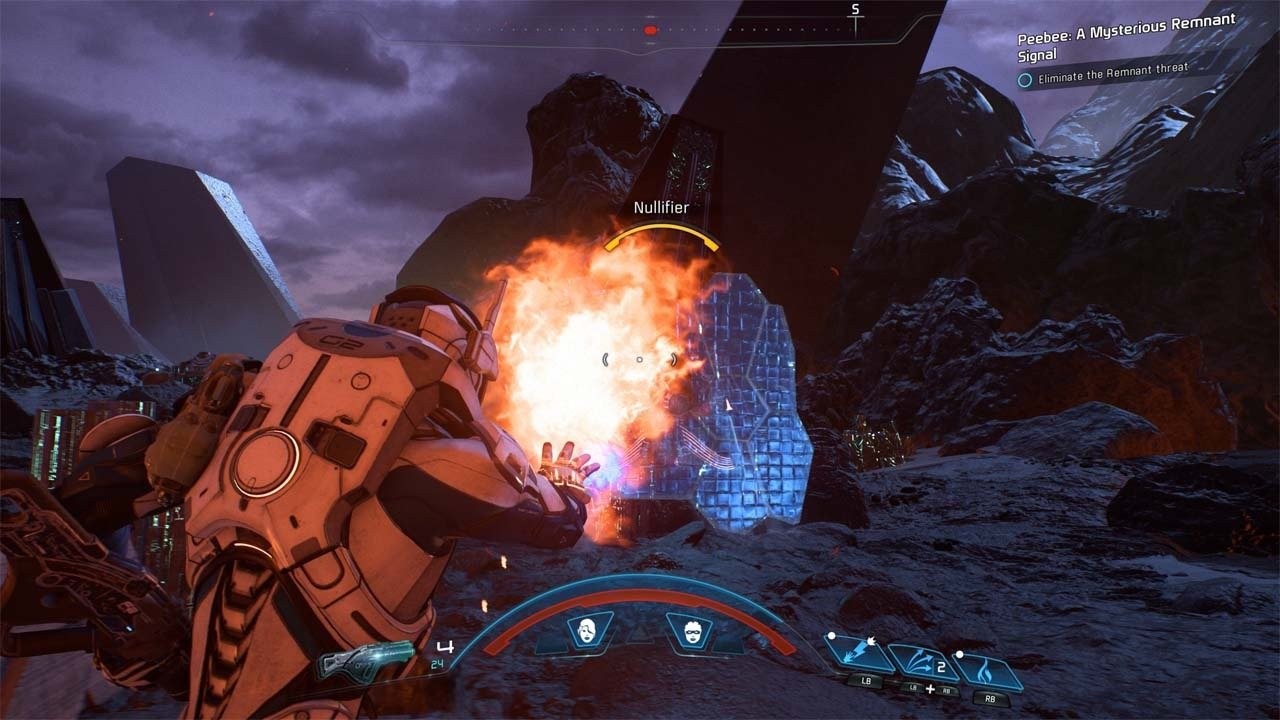The image size is (1280, 720).
Task: Click the goggled male squadmate portrait icon
Action: tap(693, 630)
